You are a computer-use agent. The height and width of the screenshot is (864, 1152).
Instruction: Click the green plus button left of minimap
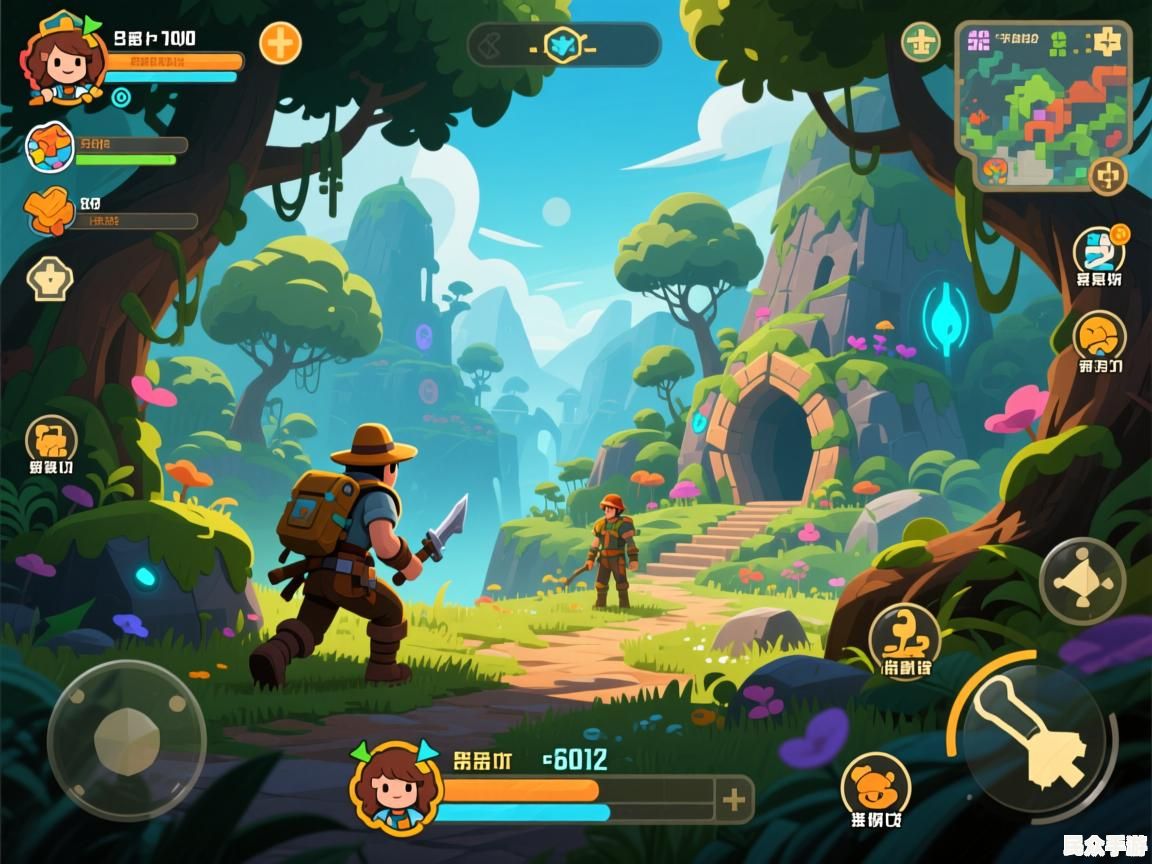[x=921, y=42]
